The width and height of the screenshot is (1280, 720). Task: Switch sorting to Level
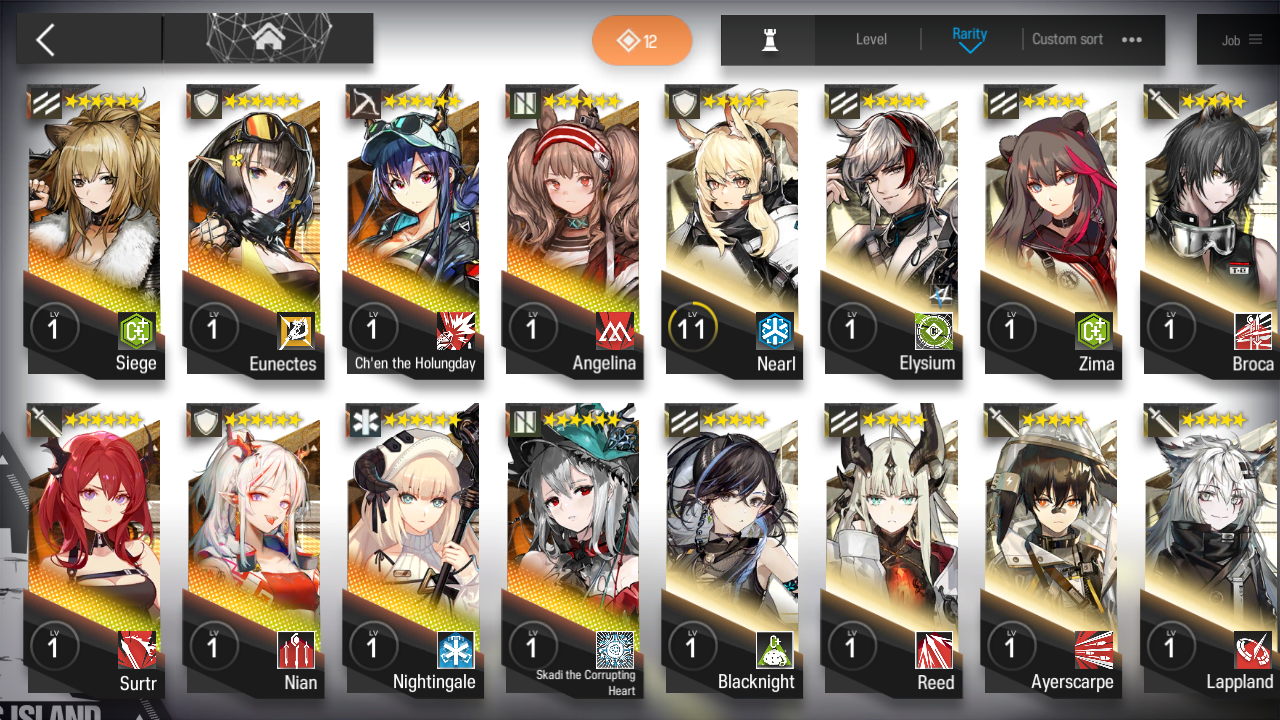click(x=869, y=40)
